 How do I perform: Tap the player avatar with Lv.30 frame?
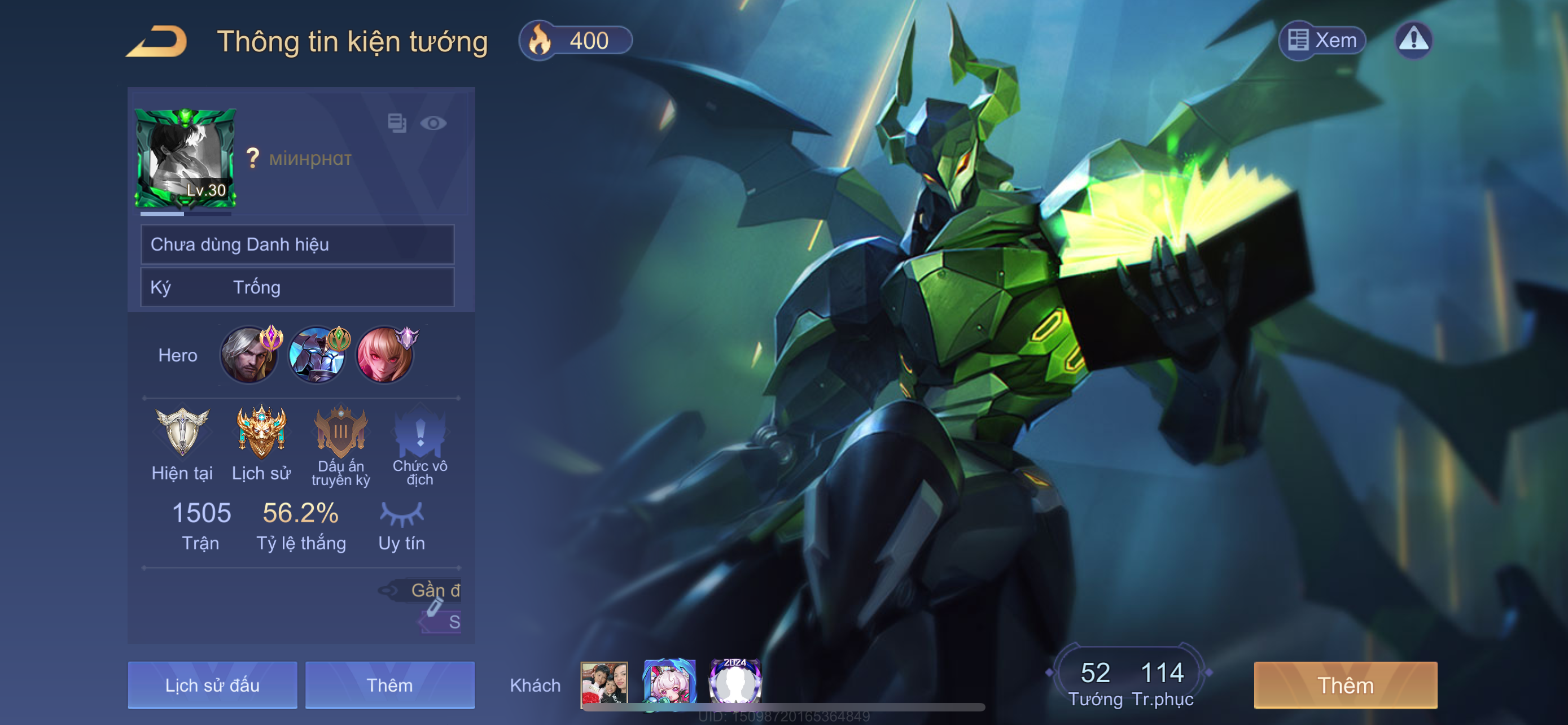[x=185, y=158]
